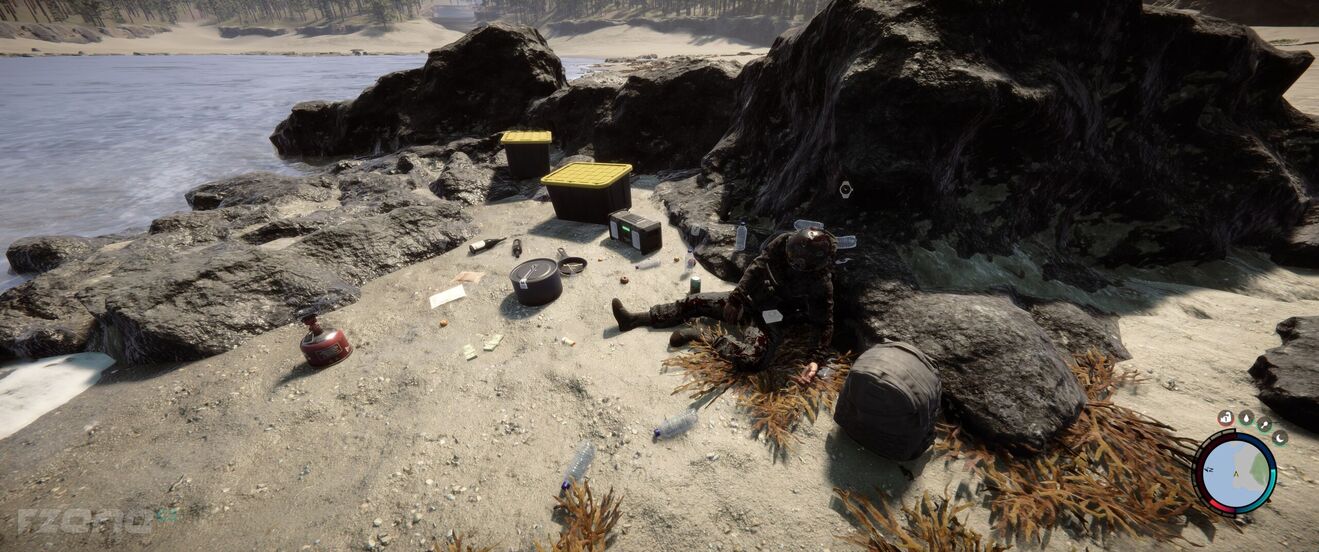Select the water drop hydration icon
The image size is (1319, 552).
[x=1245, y=417]
